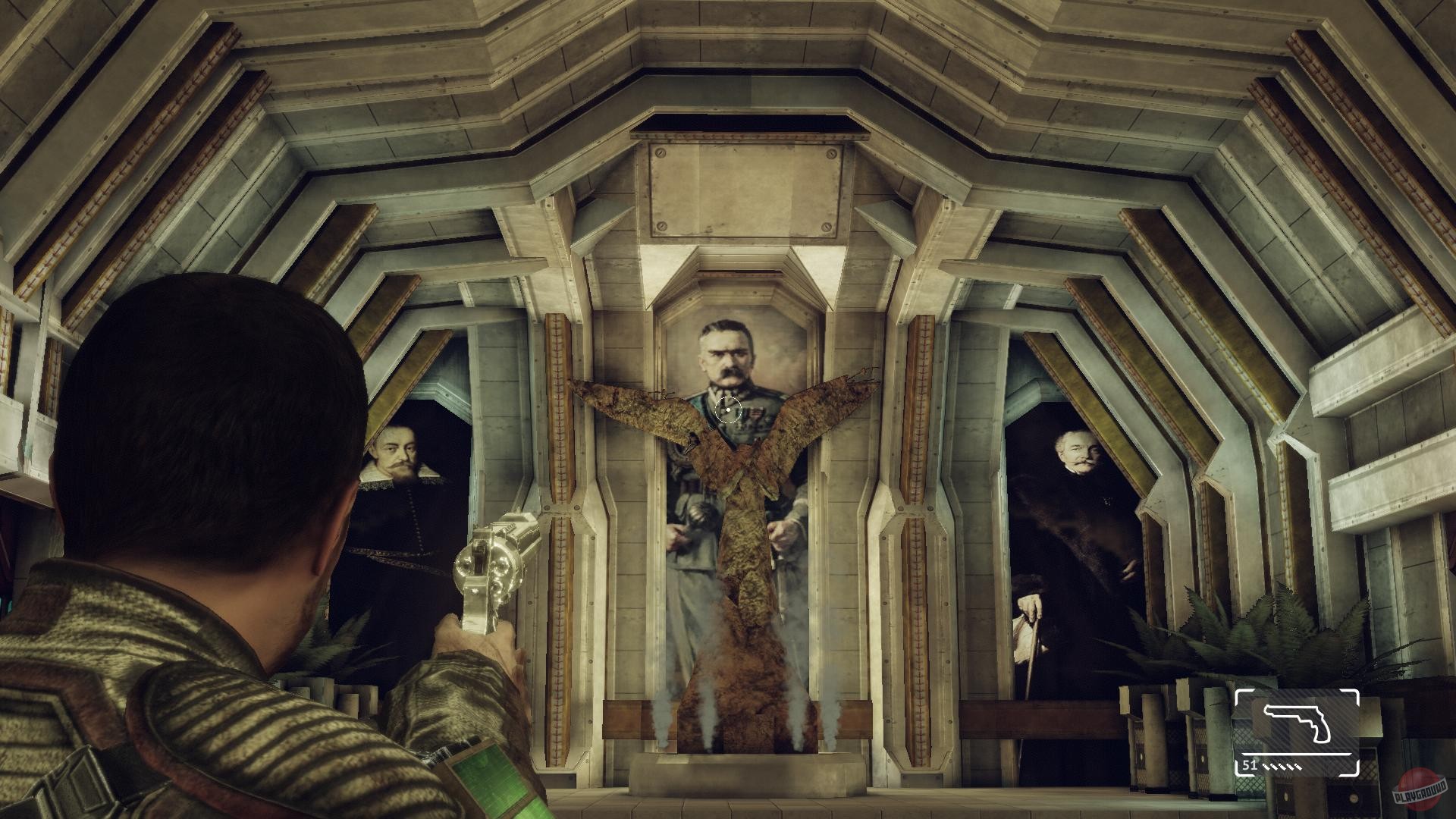Expand the right archway alcove portrait

(x=1077, y=531)
